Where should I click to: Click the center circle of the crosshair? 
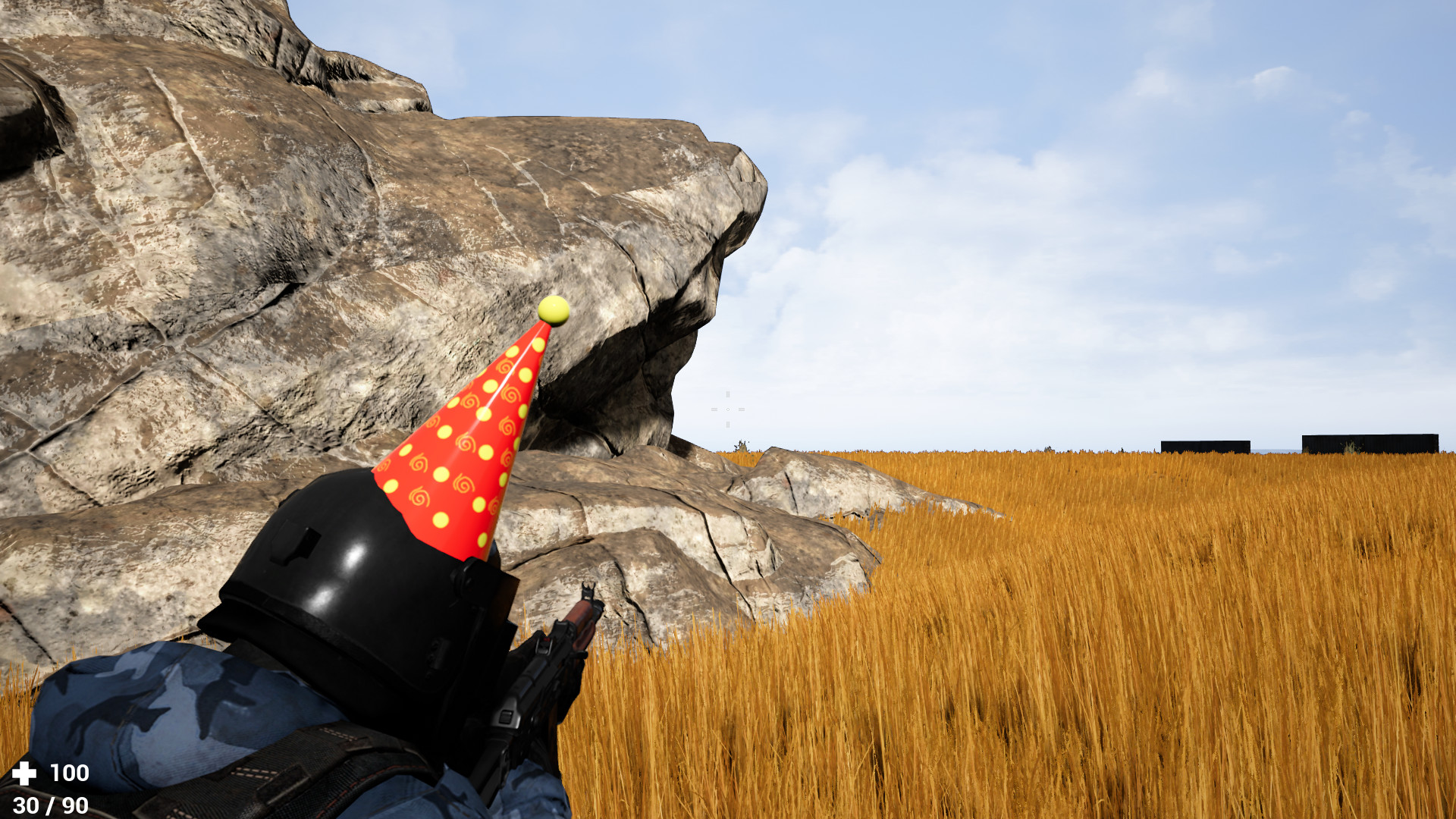click(728, 409)
